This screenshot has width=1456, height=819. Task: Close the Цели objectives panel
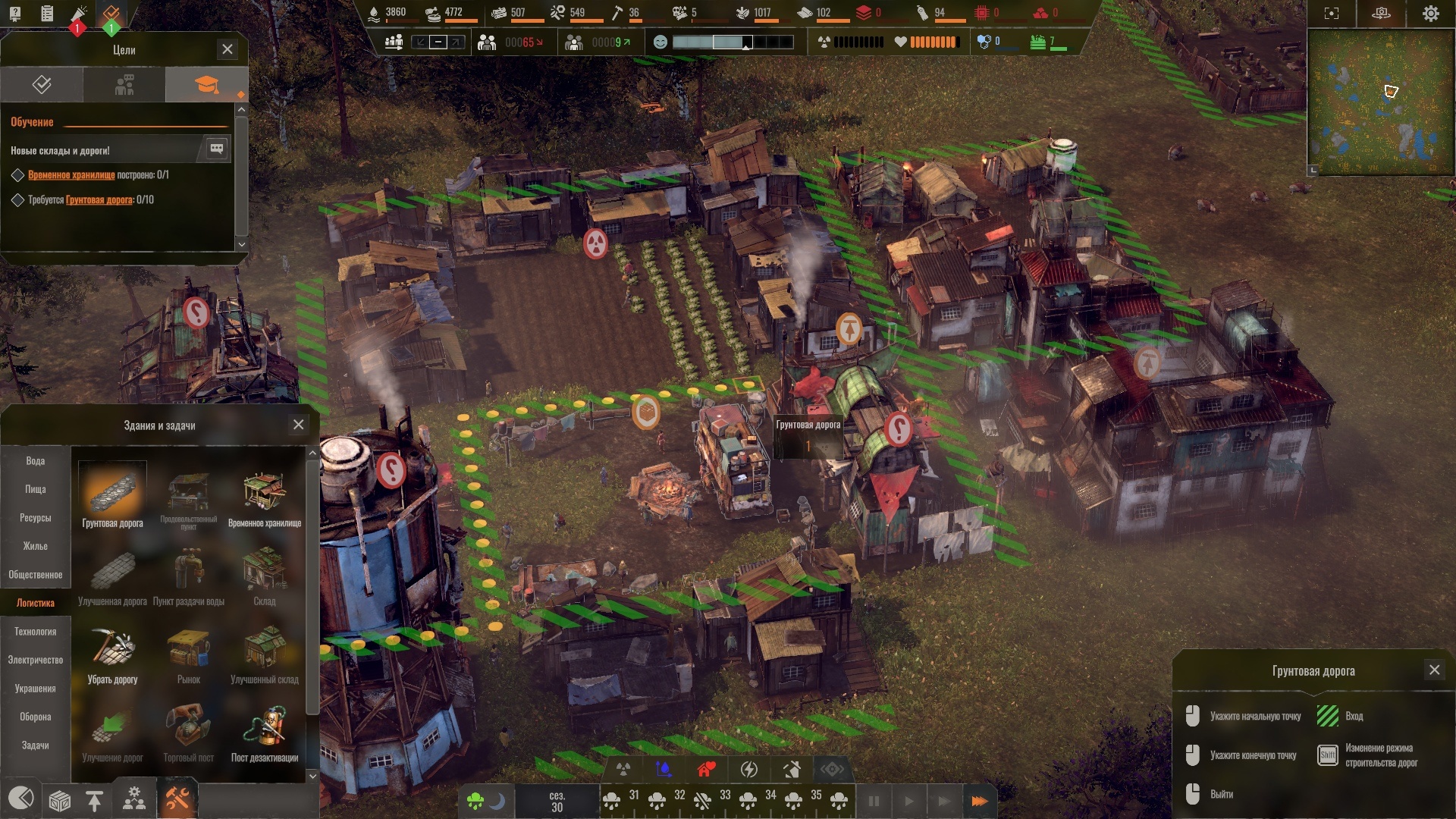click(227, 49)
